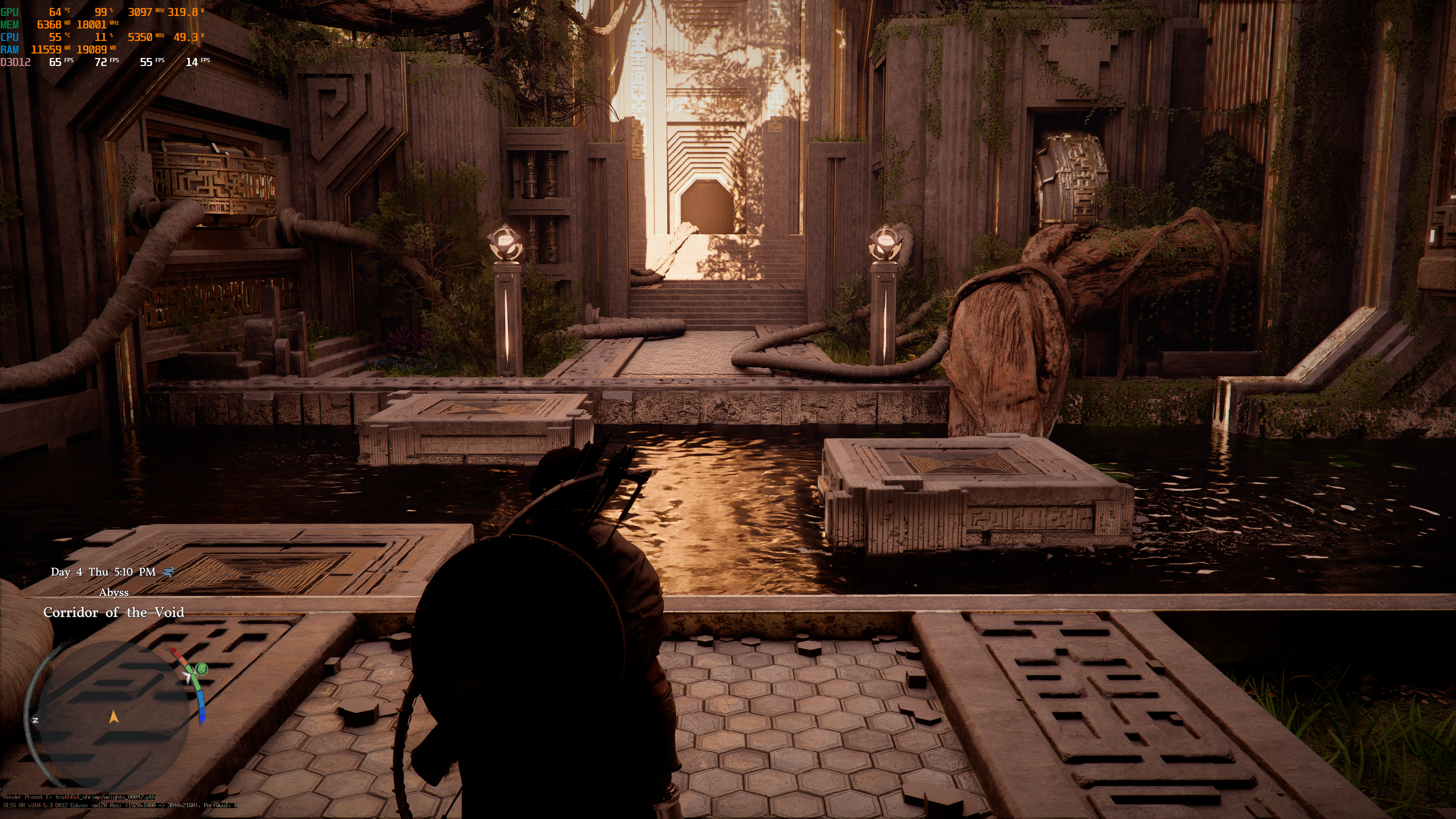Click the orange player arrow on minimap
1456x819 pixels.
tap(114, 717)
